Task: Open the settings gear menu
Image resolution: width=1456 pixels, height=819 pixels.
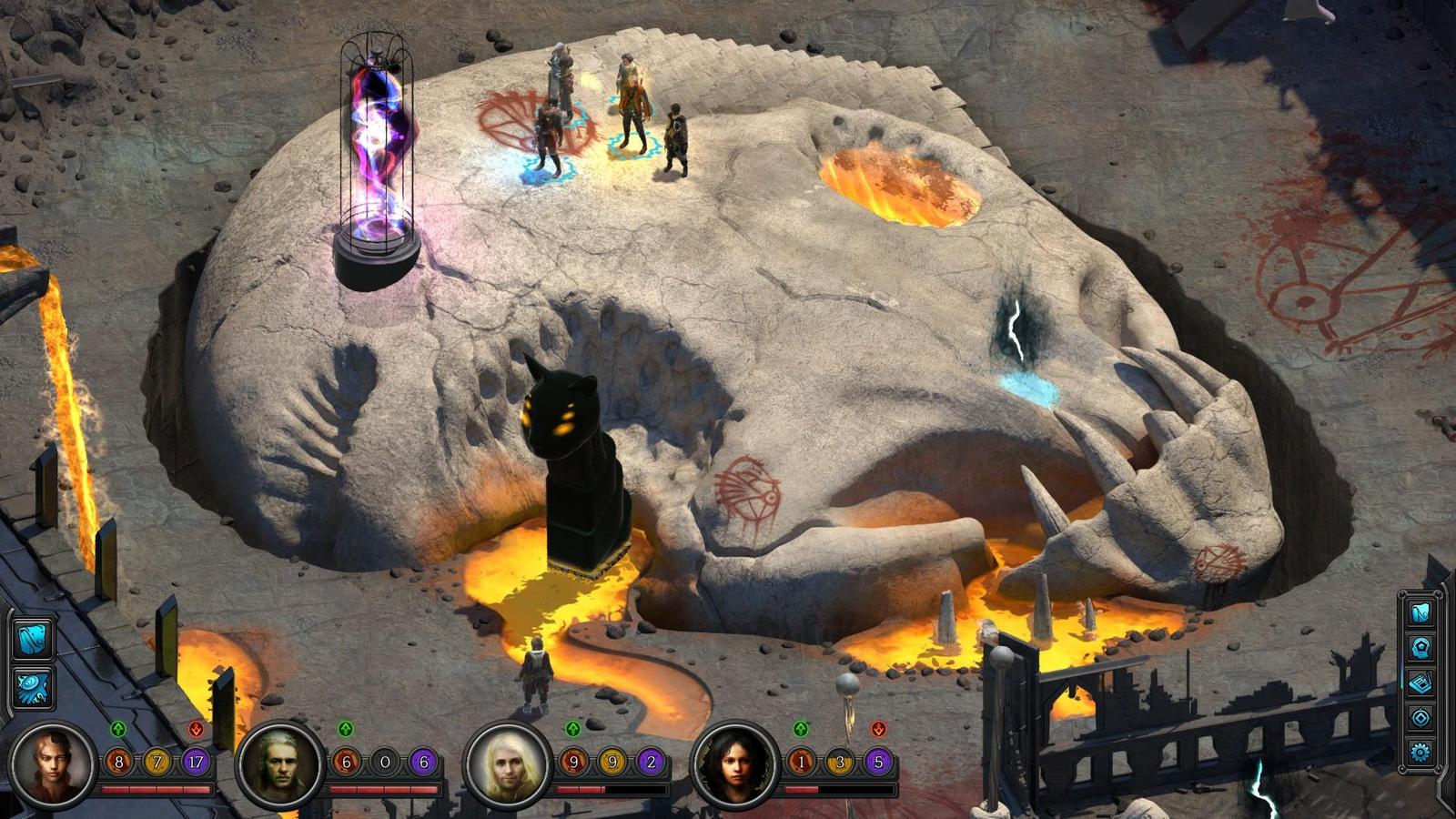Action: [1421, 752]
